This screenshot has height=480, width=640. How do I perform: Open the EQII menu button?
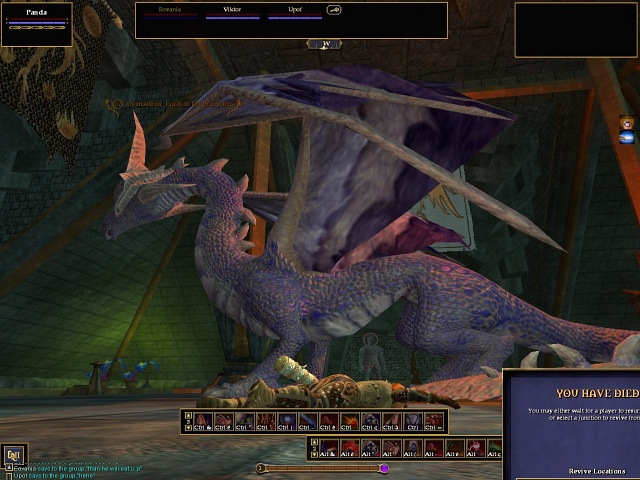pyautogui.click(x=13, y=454)
